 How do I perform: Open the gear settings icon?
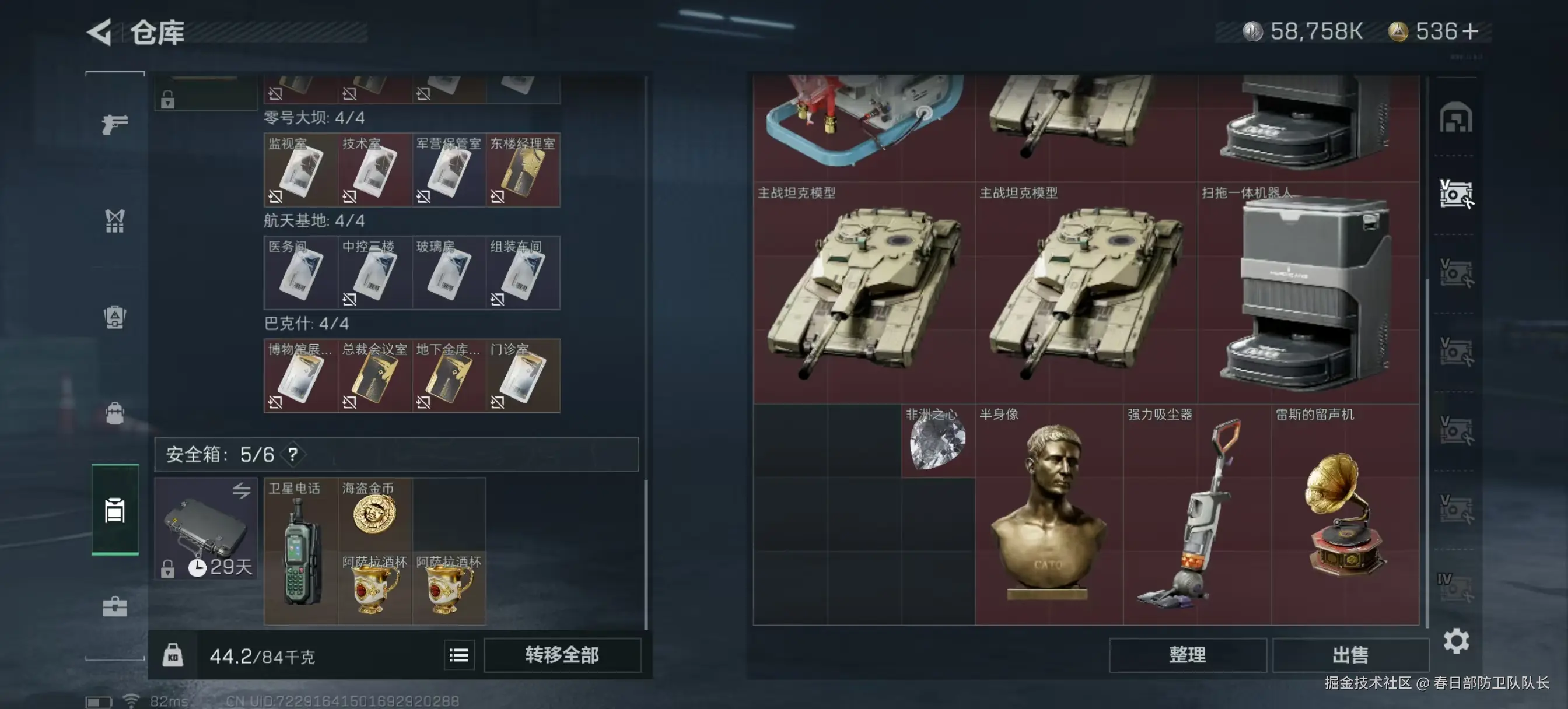[x=1456, y=641]
